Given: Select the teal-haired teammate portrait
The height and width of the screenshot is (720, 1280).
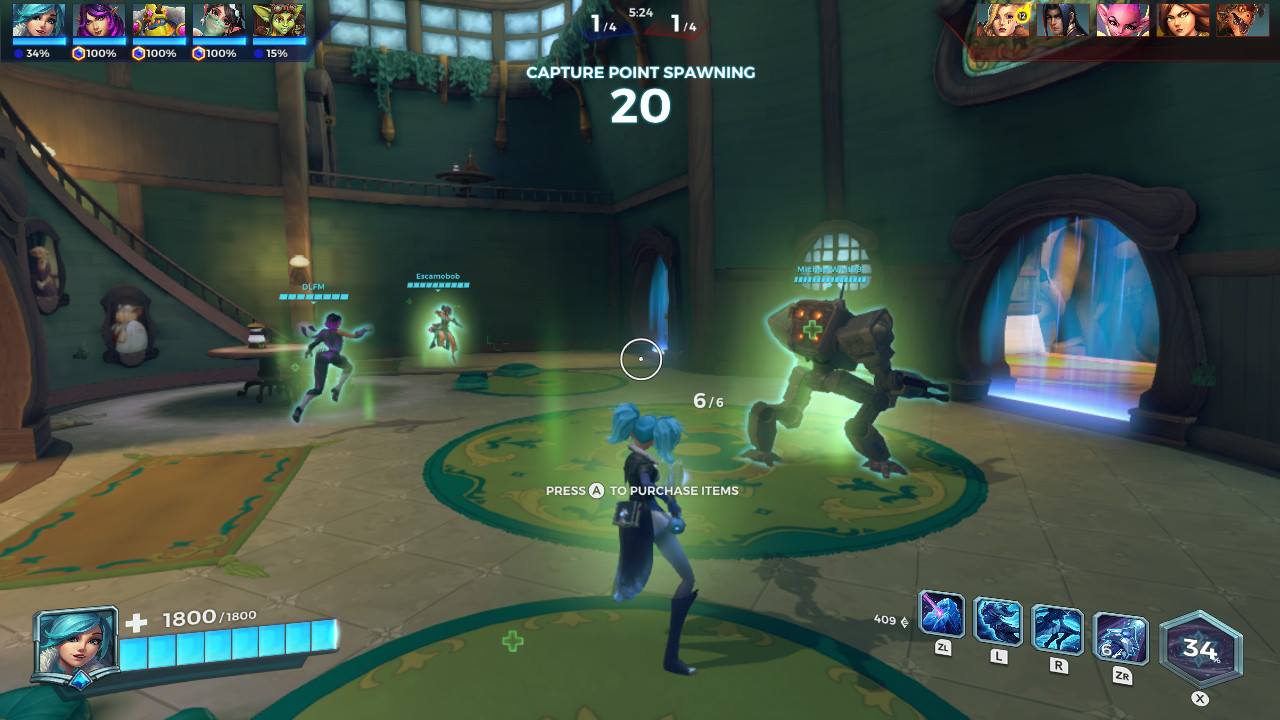Looking at the screenshot, I should (39, 22).
